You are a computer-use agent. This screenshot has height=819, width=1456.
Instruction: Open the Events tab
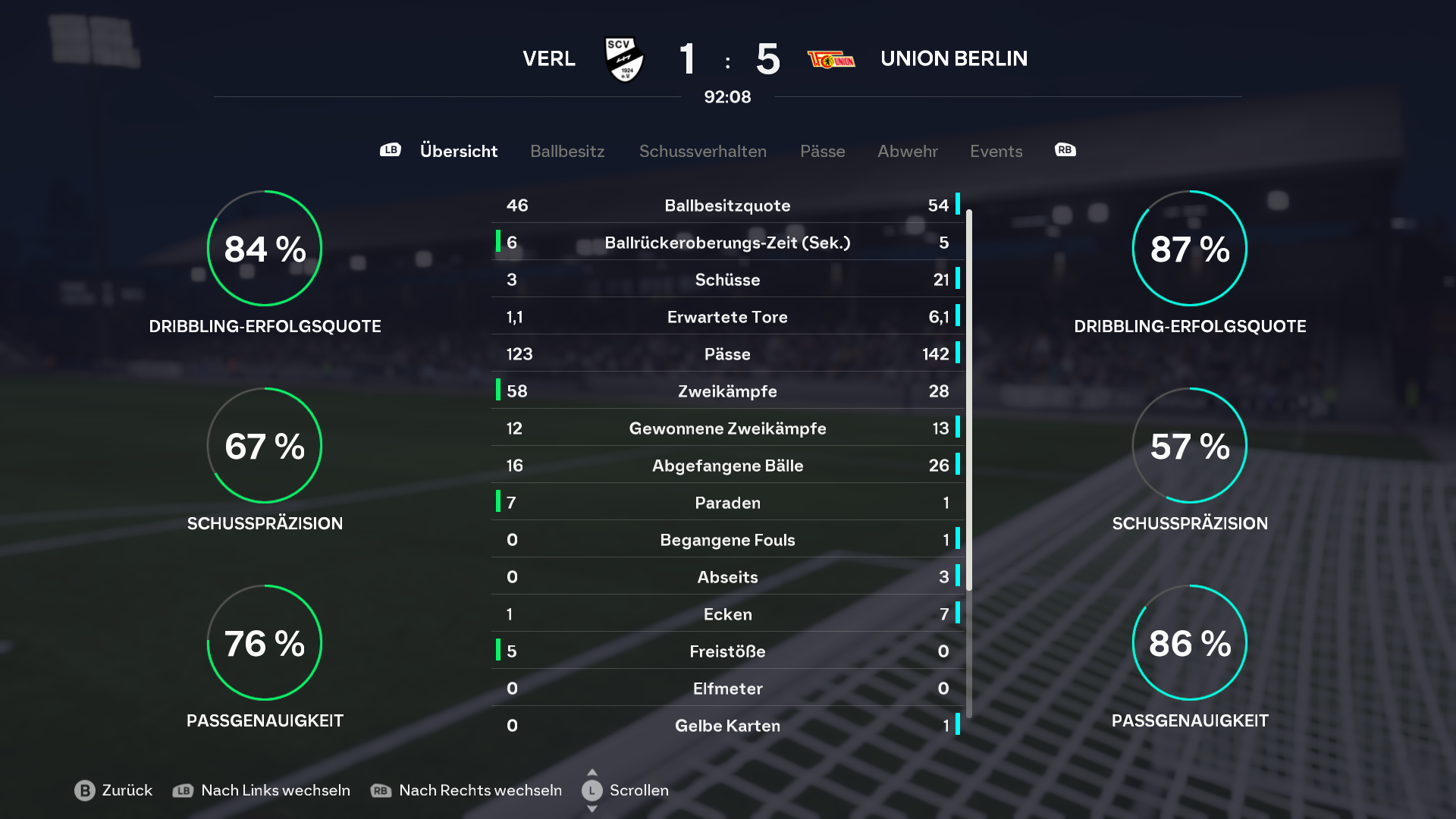pyautogui.click(x=996, y=151)
